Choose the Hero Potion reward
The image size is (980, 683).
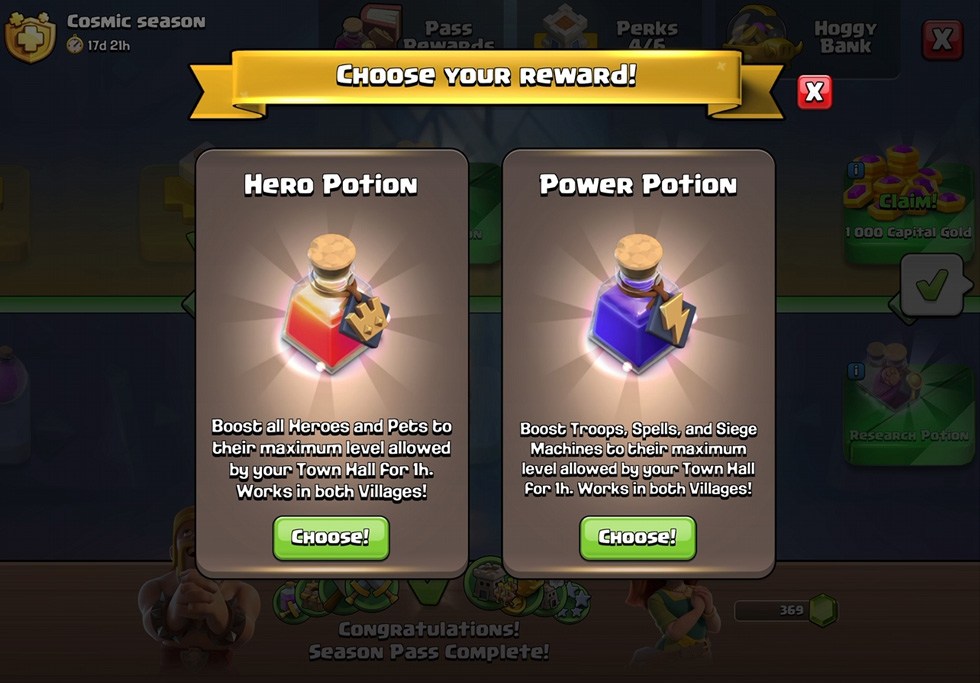tap(330, 537)
